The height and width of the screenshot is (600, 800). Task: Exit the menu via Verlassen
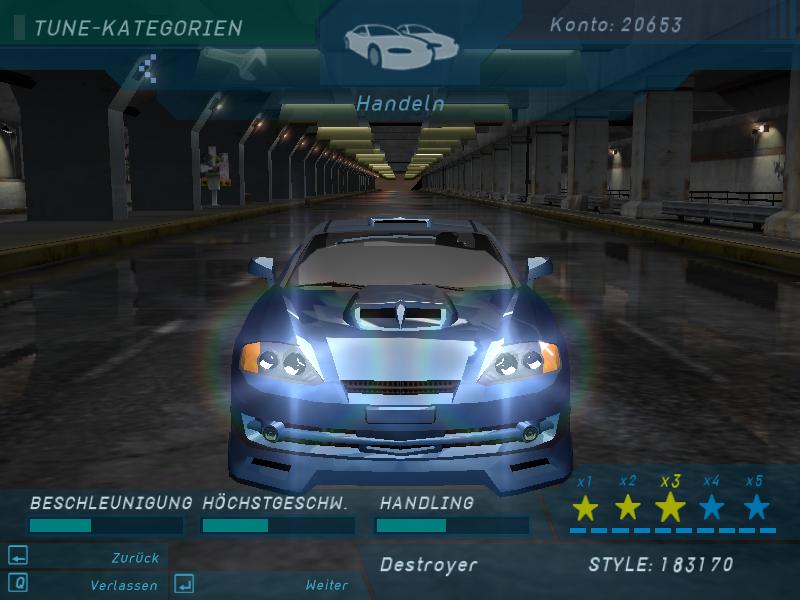123,585
